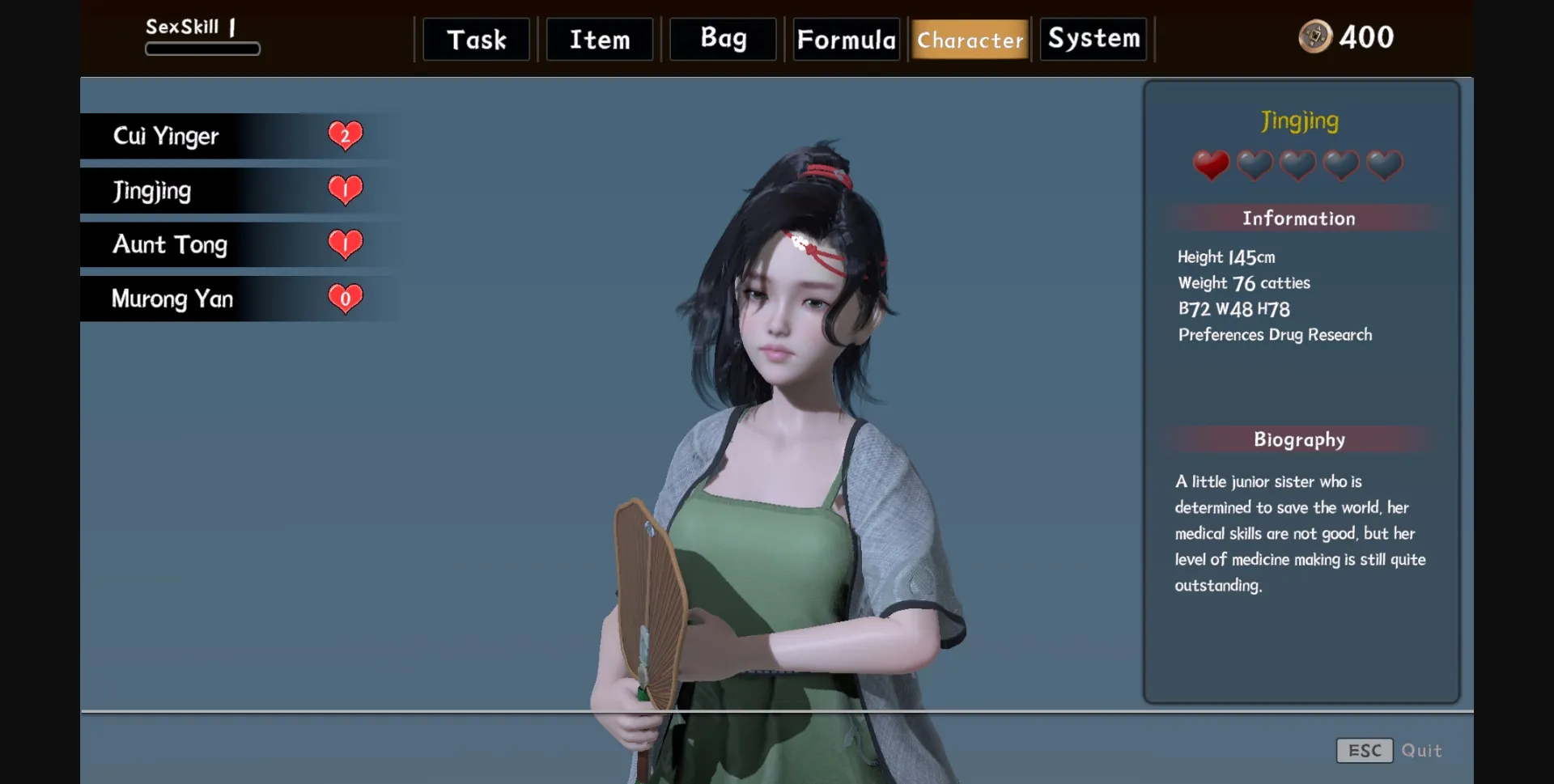Click the last gray heart under Jingjing's name
Screen dimensions: 1554x784
pos(1382,164)
